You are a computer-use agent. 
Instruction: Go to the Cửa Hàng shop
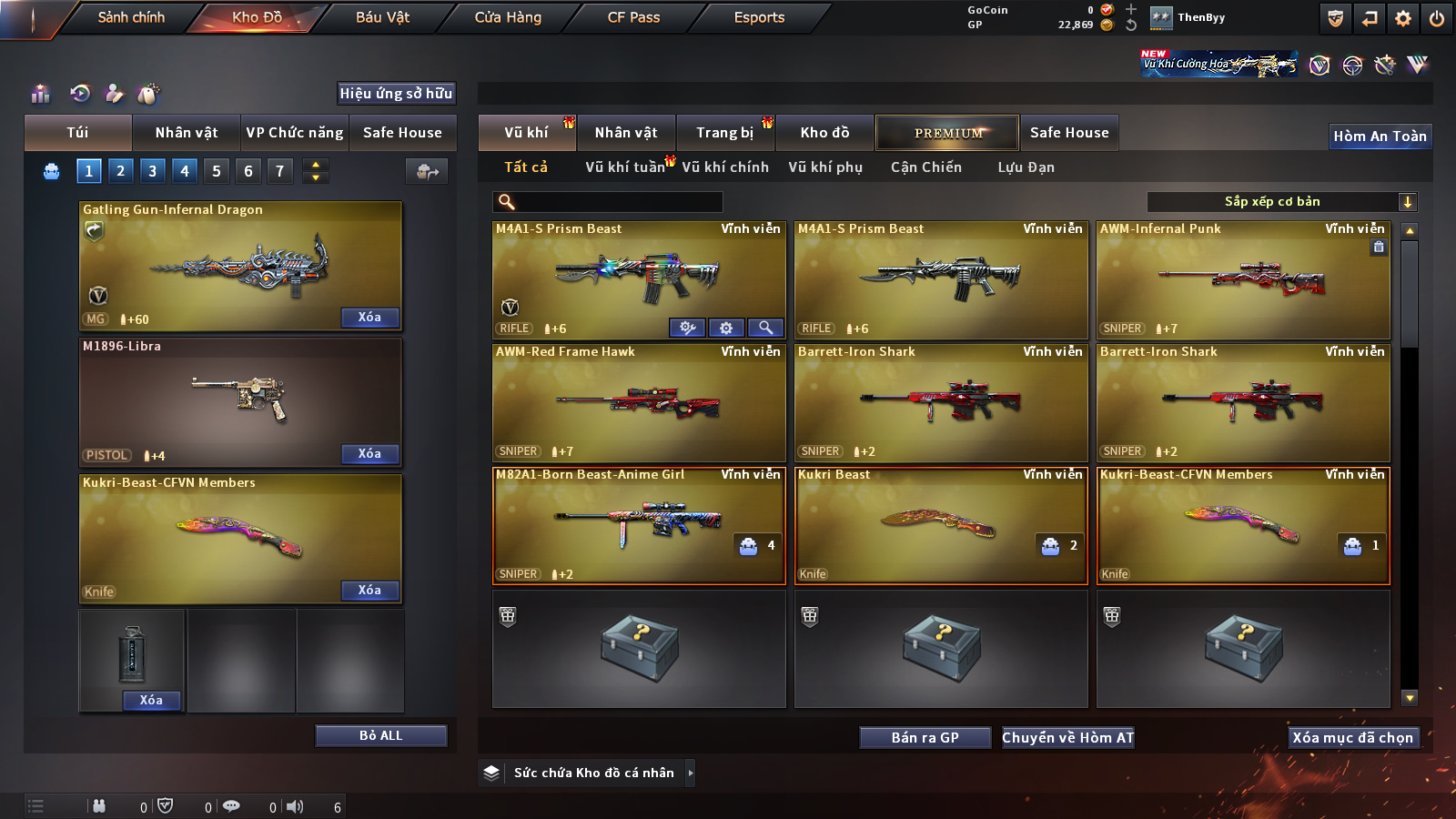tap(508, 17)
